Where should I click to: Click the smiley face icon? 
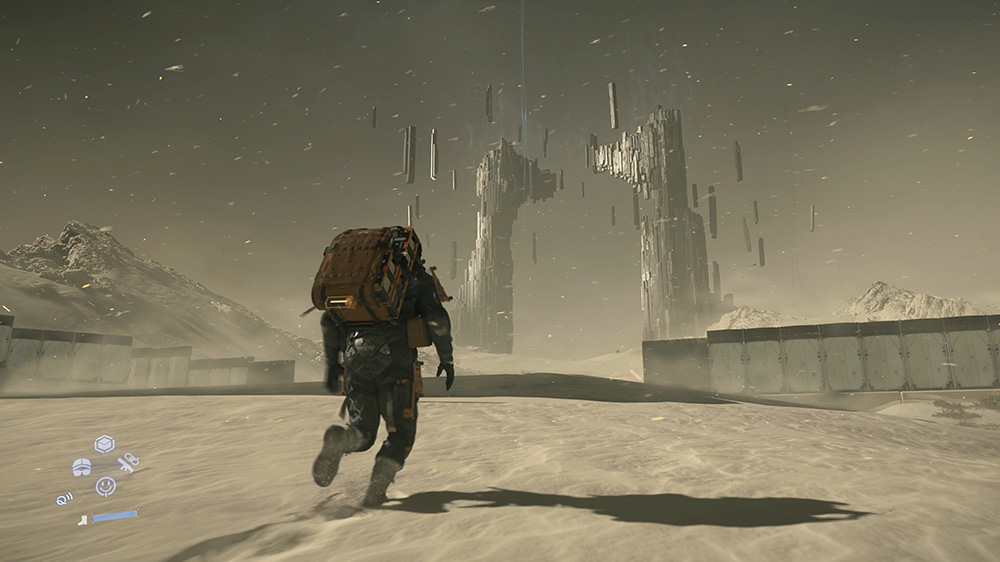[x=105, y=486]
